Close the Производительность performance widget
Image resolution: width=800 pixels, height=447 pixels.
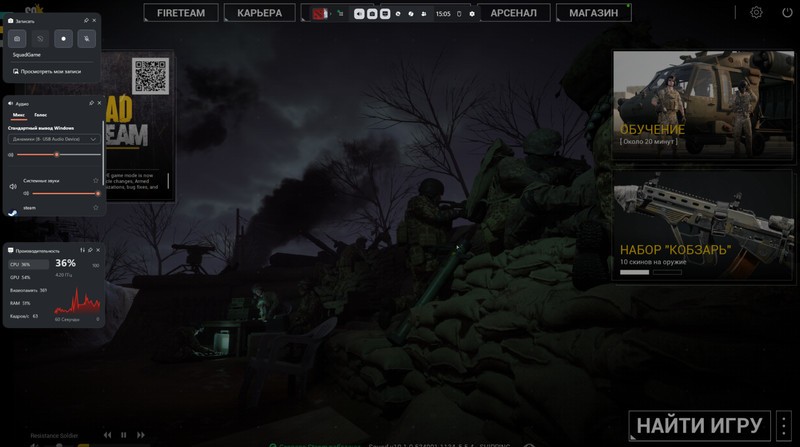pos(98,250)
